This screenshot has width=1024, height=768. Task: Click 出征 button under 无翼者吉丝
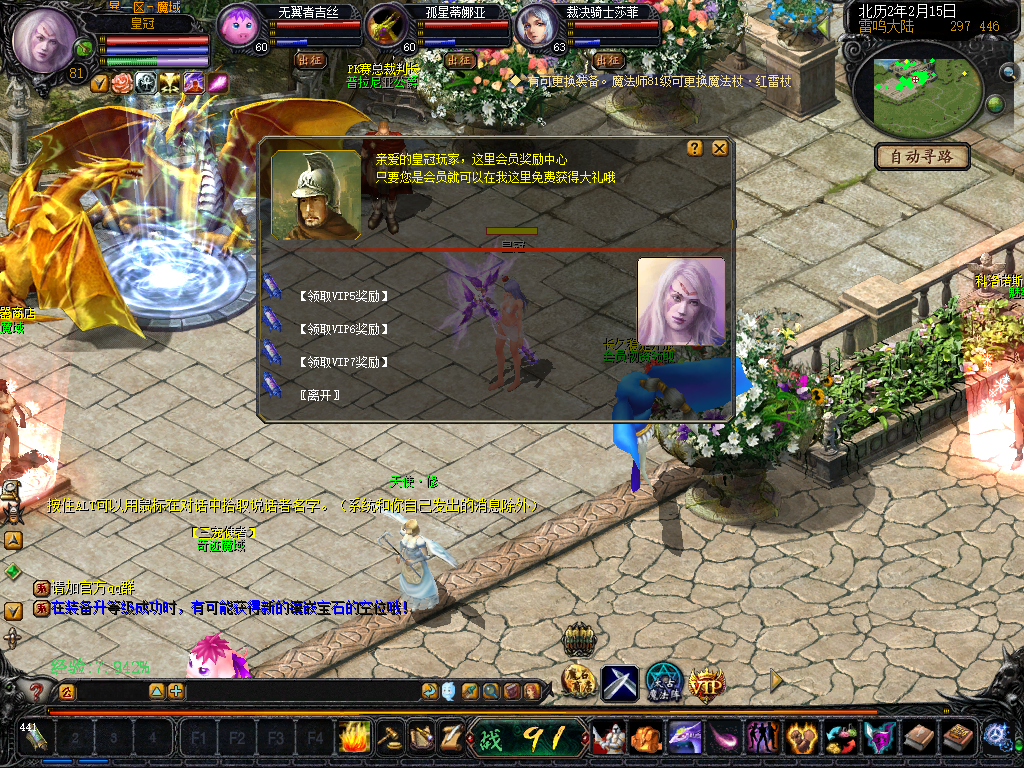pos(311,60)
